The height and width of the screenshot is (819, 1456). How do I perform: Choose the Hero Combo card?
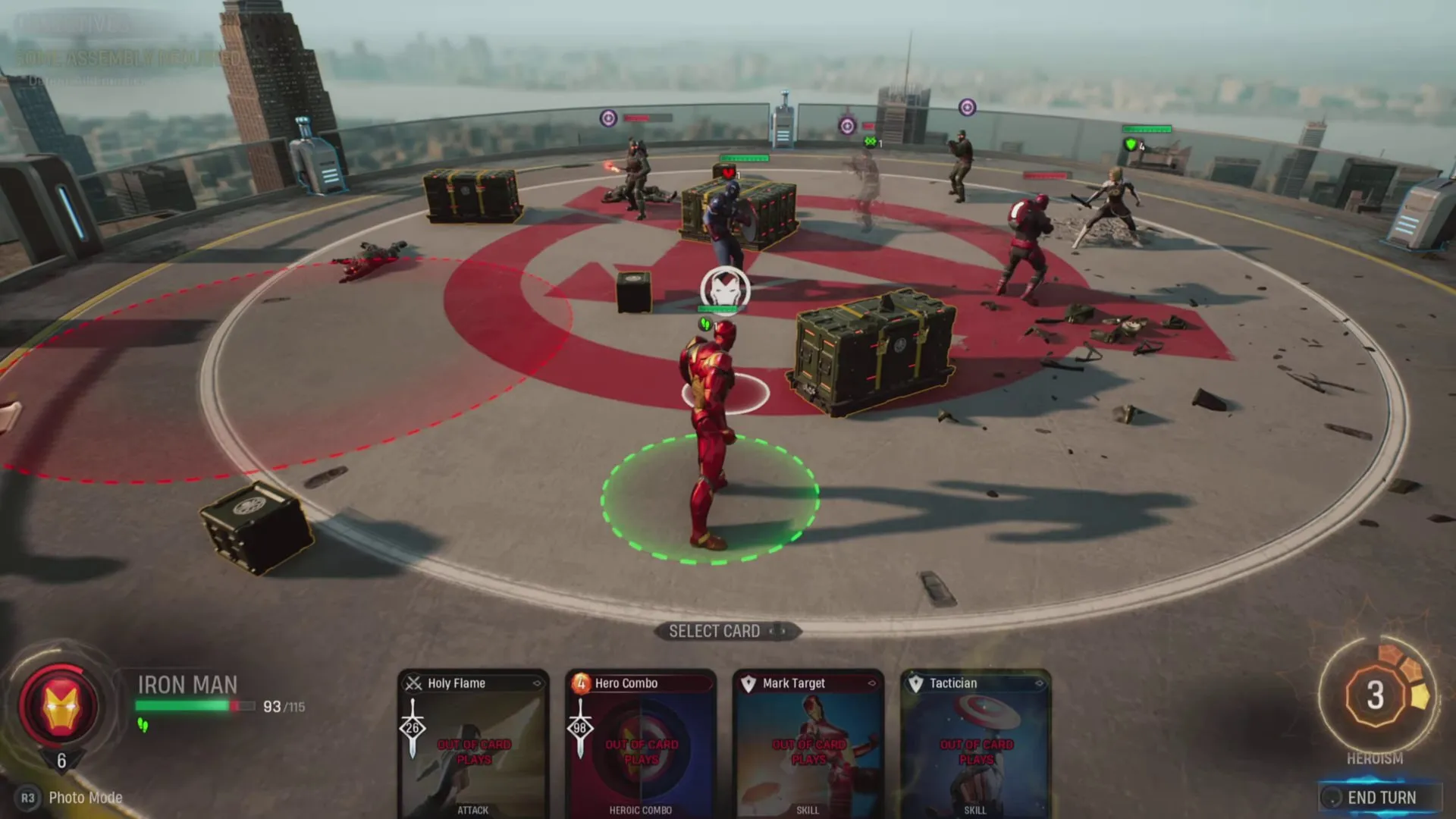click(x=641, y=744)
